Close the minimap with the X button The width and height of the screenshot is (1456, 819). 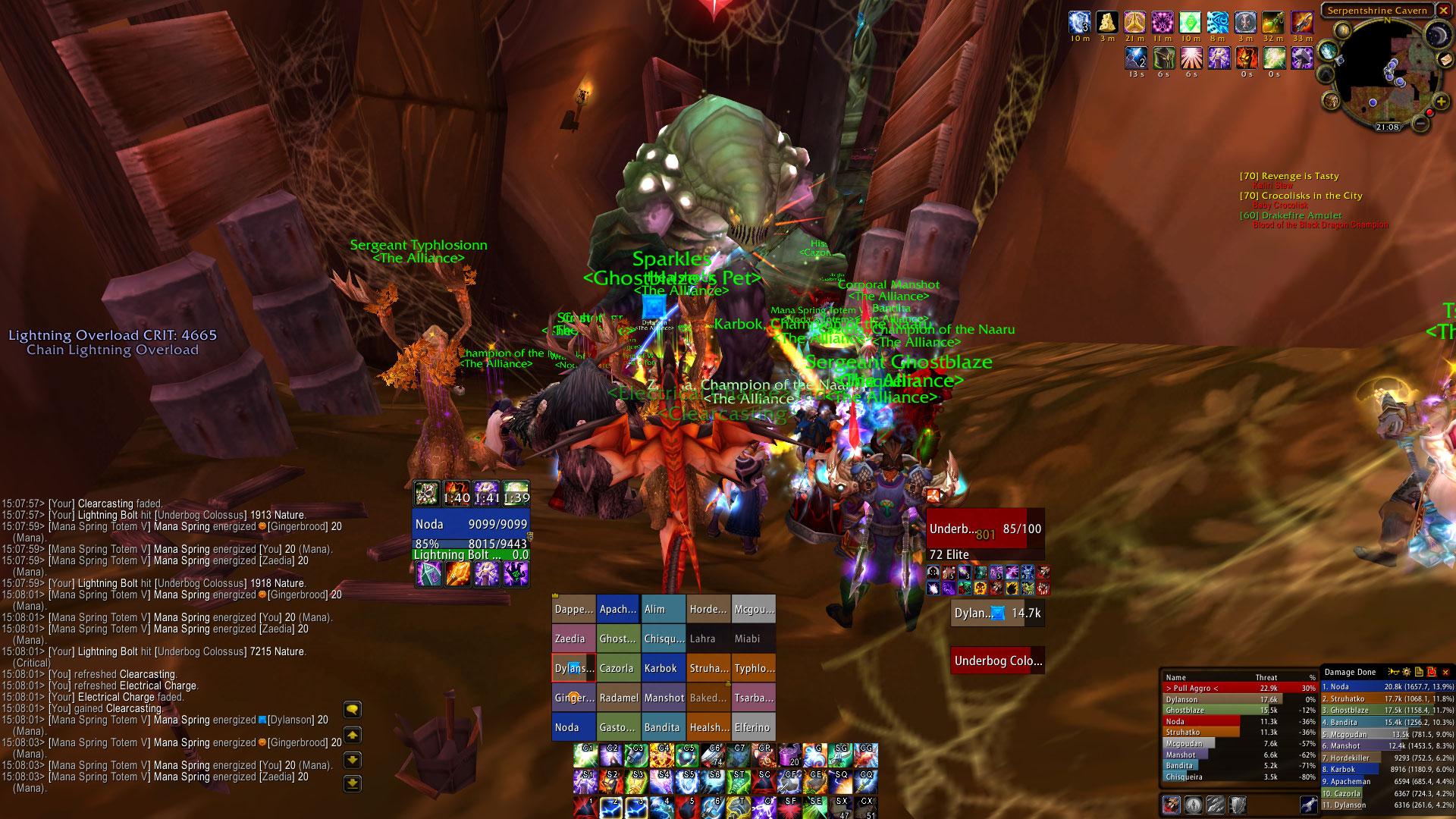click(x=1443, y=11)
